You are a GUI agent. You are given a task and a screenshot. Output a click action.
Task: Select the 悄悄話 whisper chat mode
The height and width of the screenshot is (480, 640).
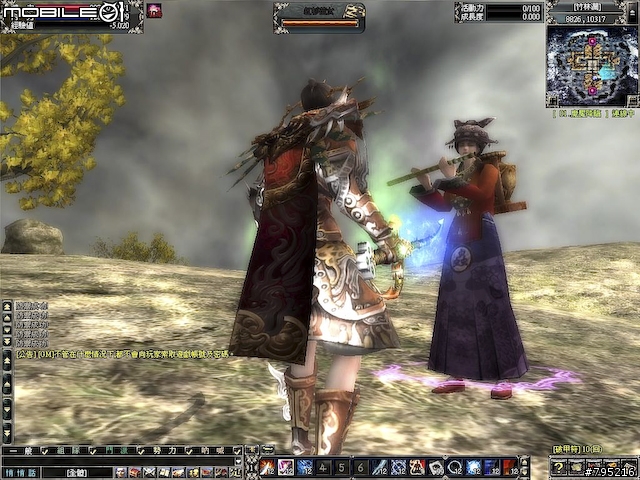pos(19,471)
